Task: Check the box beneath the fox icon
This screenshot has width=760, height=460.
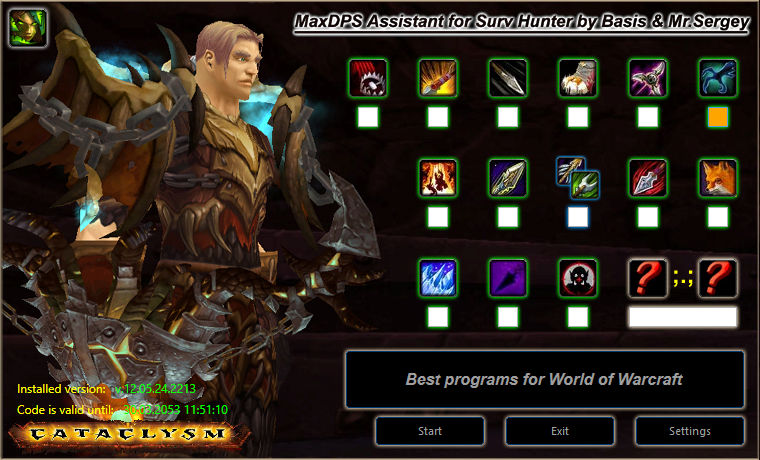Action: click(718, 216)
